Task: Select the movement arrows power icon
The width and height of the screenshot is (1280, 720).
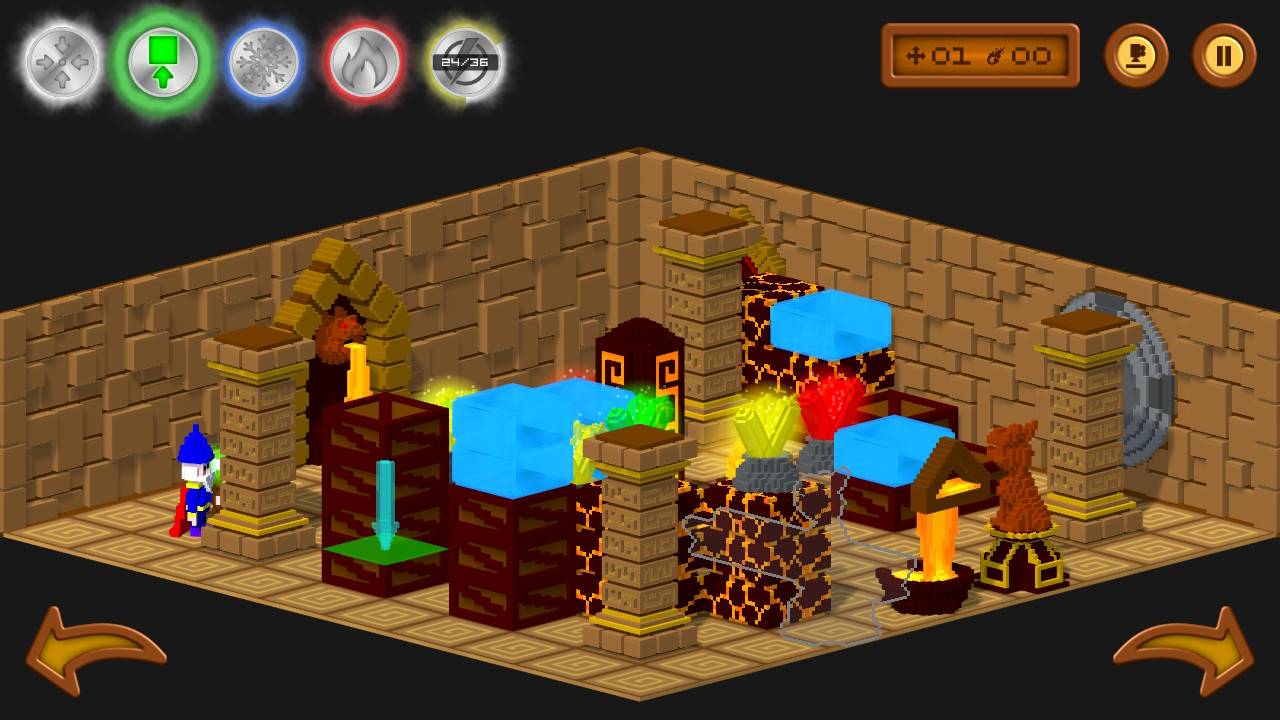Action: pyautogui.click(x=60, y=60)
